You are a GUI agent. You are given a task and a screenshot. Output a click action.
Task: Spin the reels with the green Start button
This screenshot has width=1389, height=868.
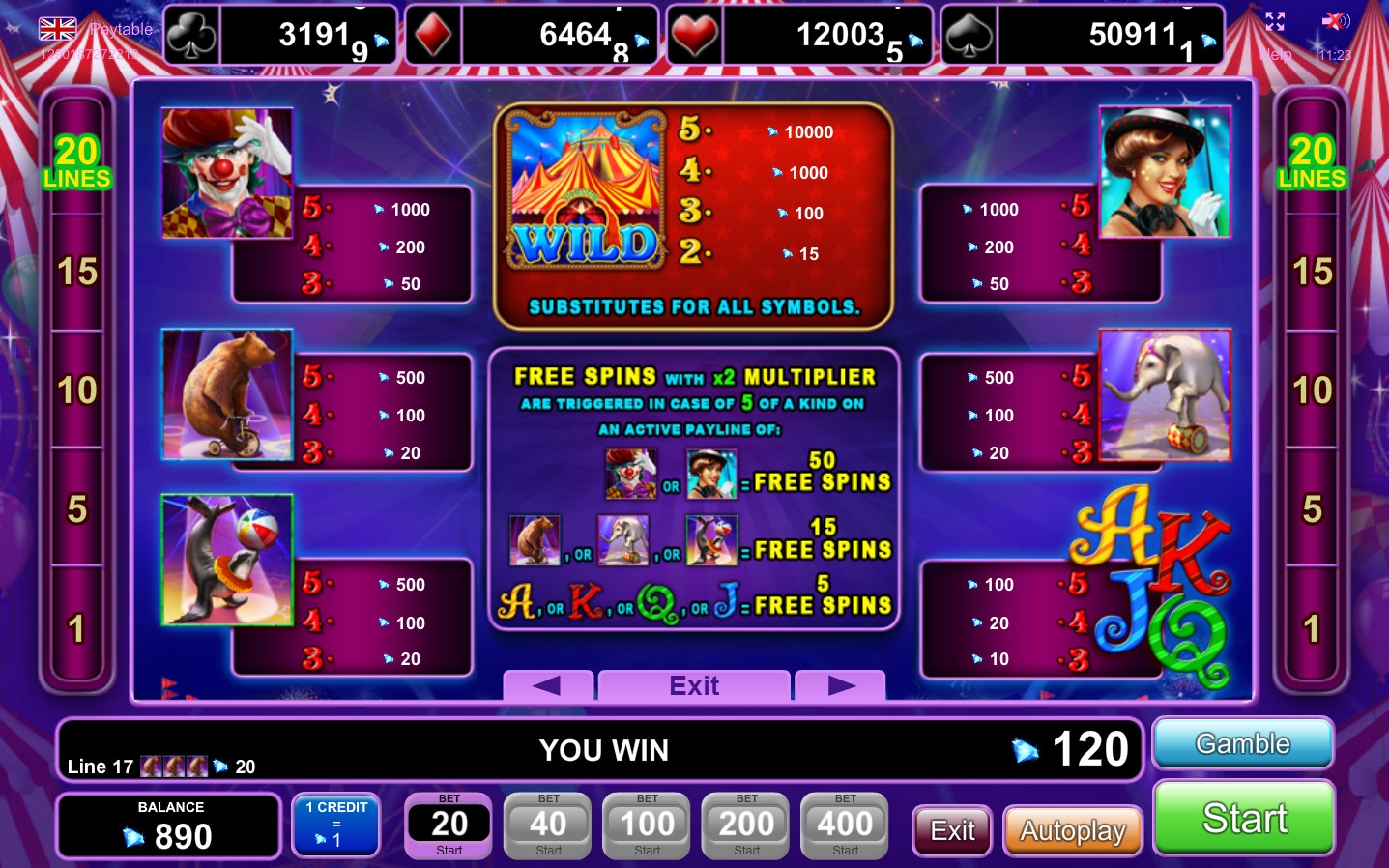(x=1244, y=819)
